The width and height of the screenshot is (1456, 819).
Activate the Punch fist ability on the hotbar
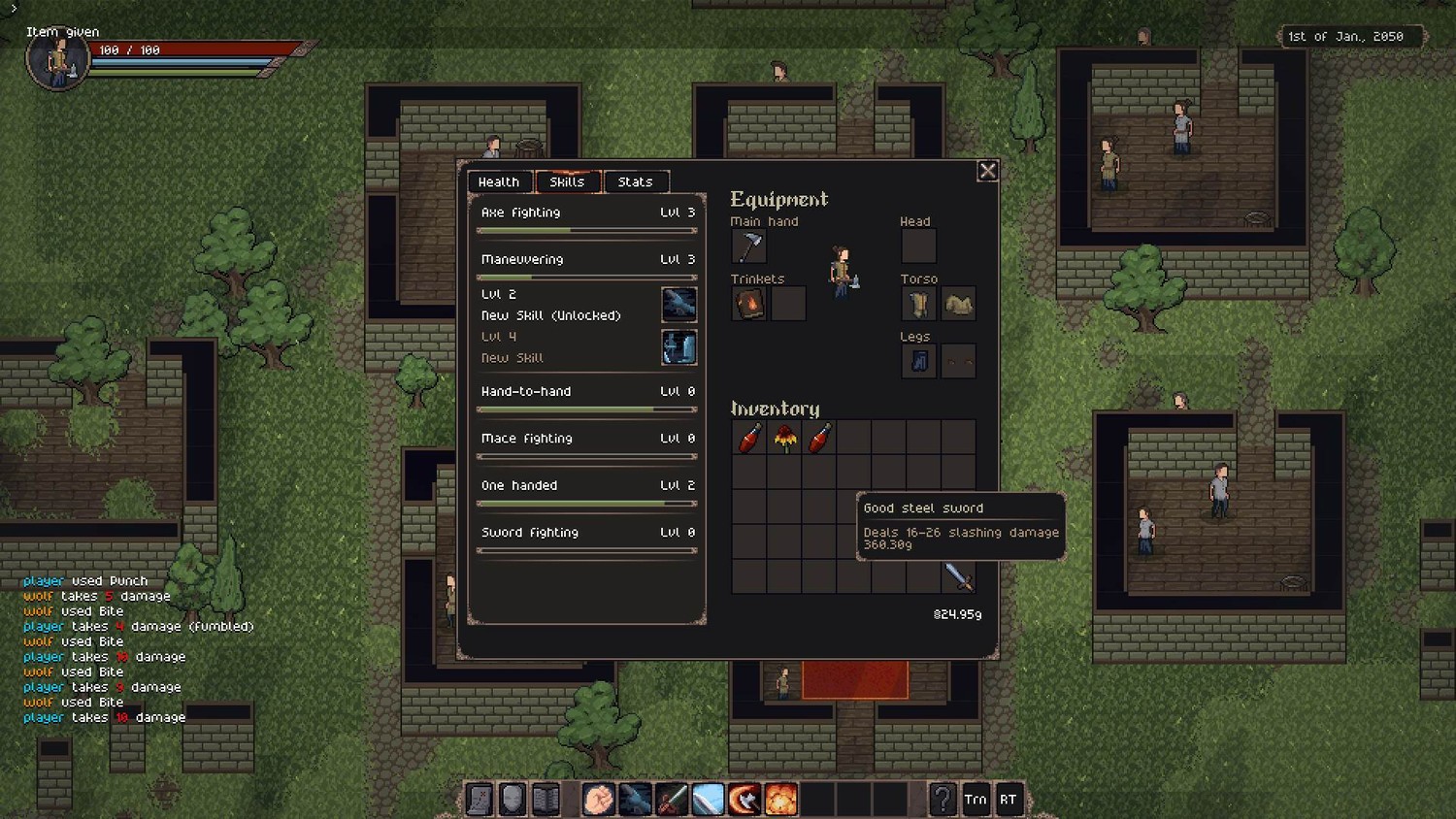pos(598,799)
